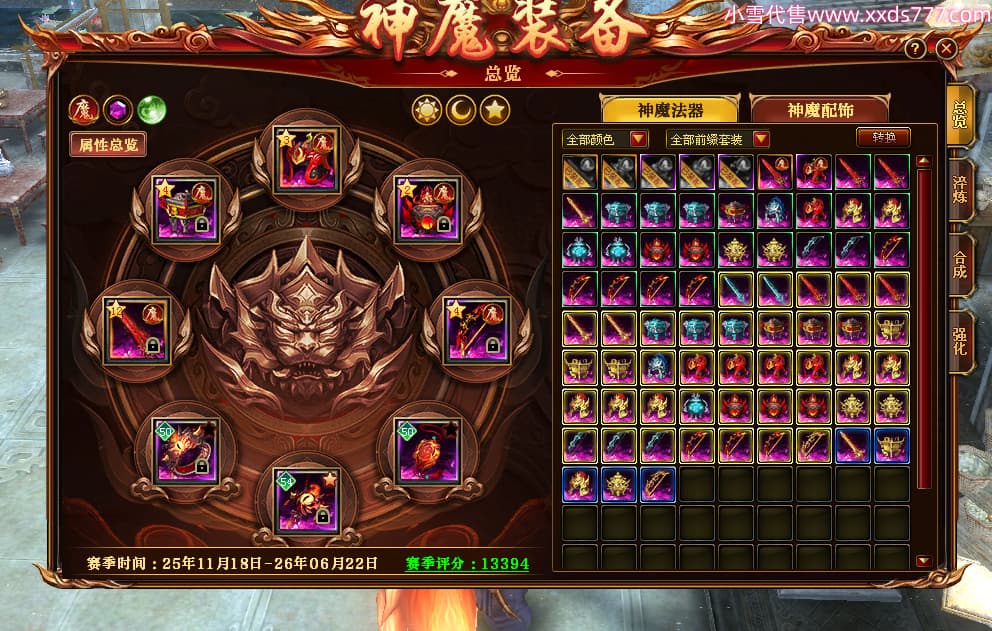The image size is (992, 631).
Task: Open the 属性总览 panel
Action: pyautogui.click(x=108, y=144)
